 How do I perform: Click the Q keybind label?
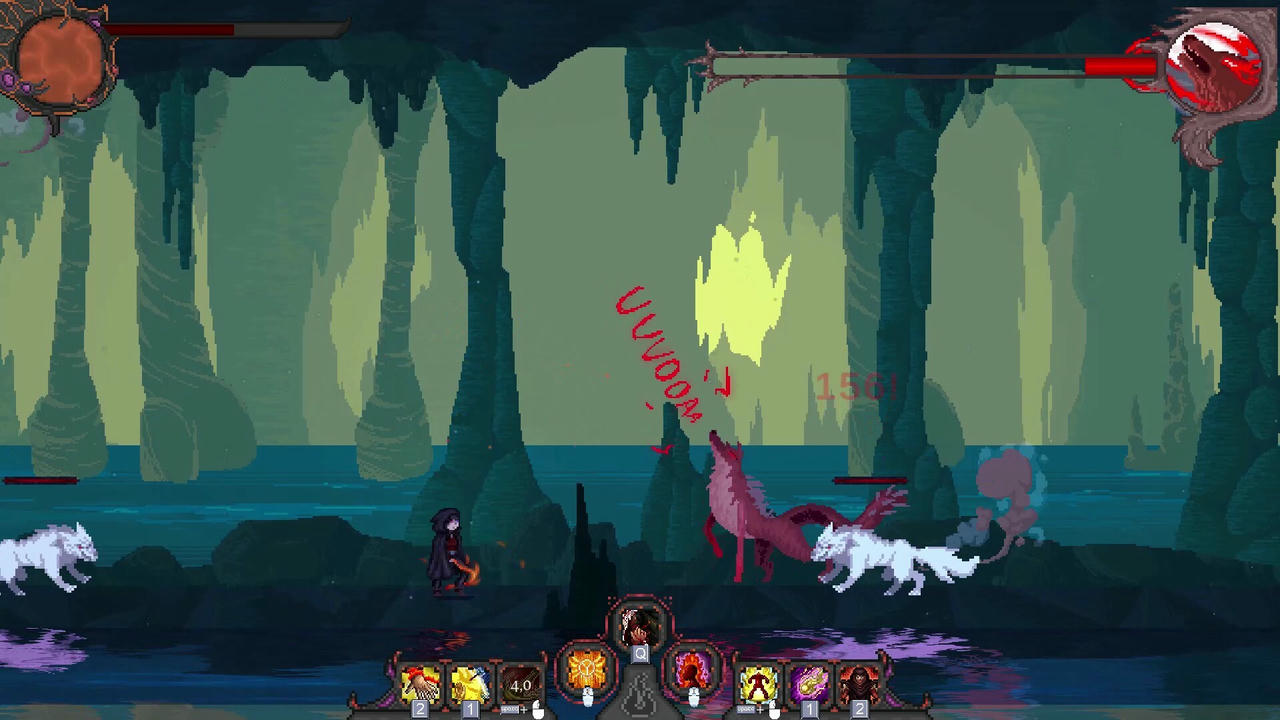(x=640, y=654)
